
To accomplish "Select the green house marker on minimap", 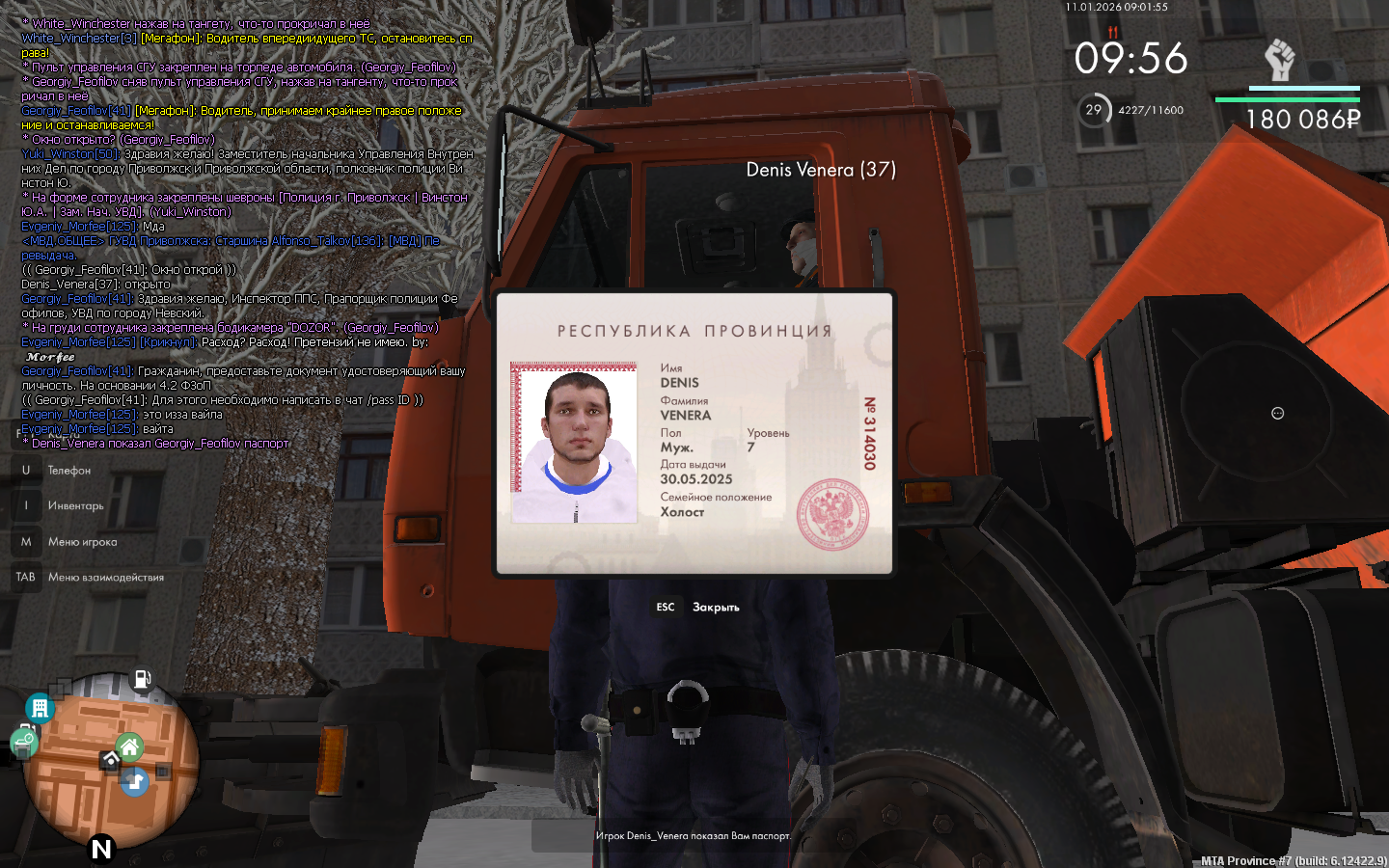I will point(129,746).
